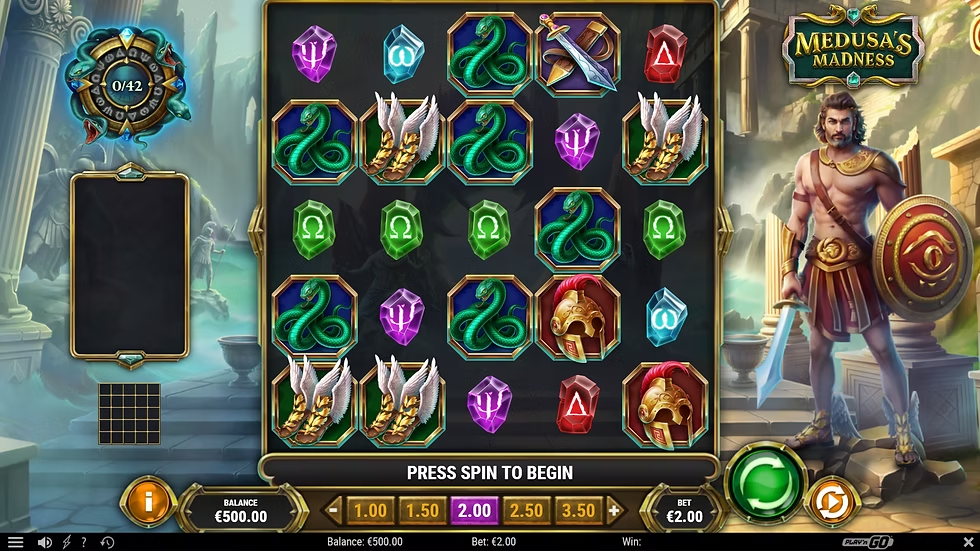Decrease the bet with the minus button

[x=335, y=510]
